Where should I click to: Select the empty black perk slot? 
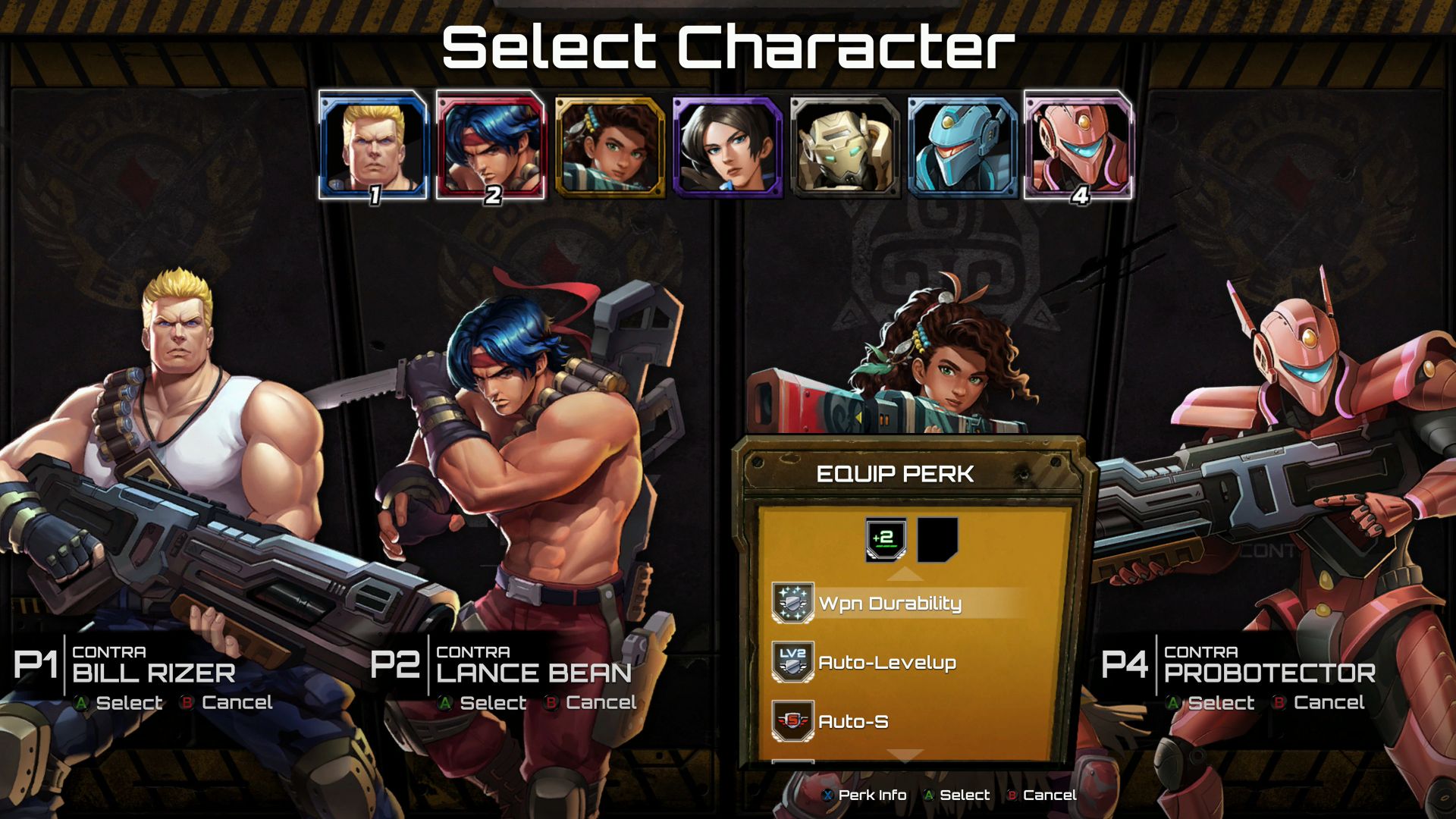(x=937, y=540)
